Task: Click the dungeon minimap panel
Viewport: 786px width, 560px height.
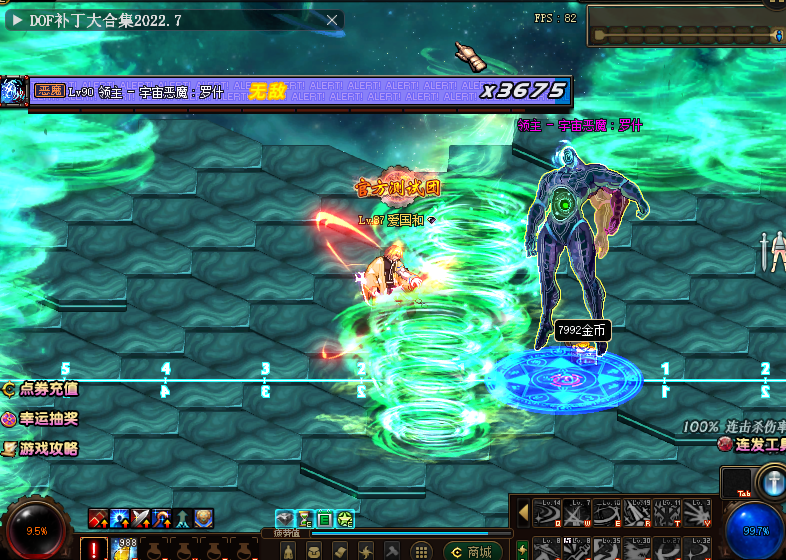Action: (685, 26)
